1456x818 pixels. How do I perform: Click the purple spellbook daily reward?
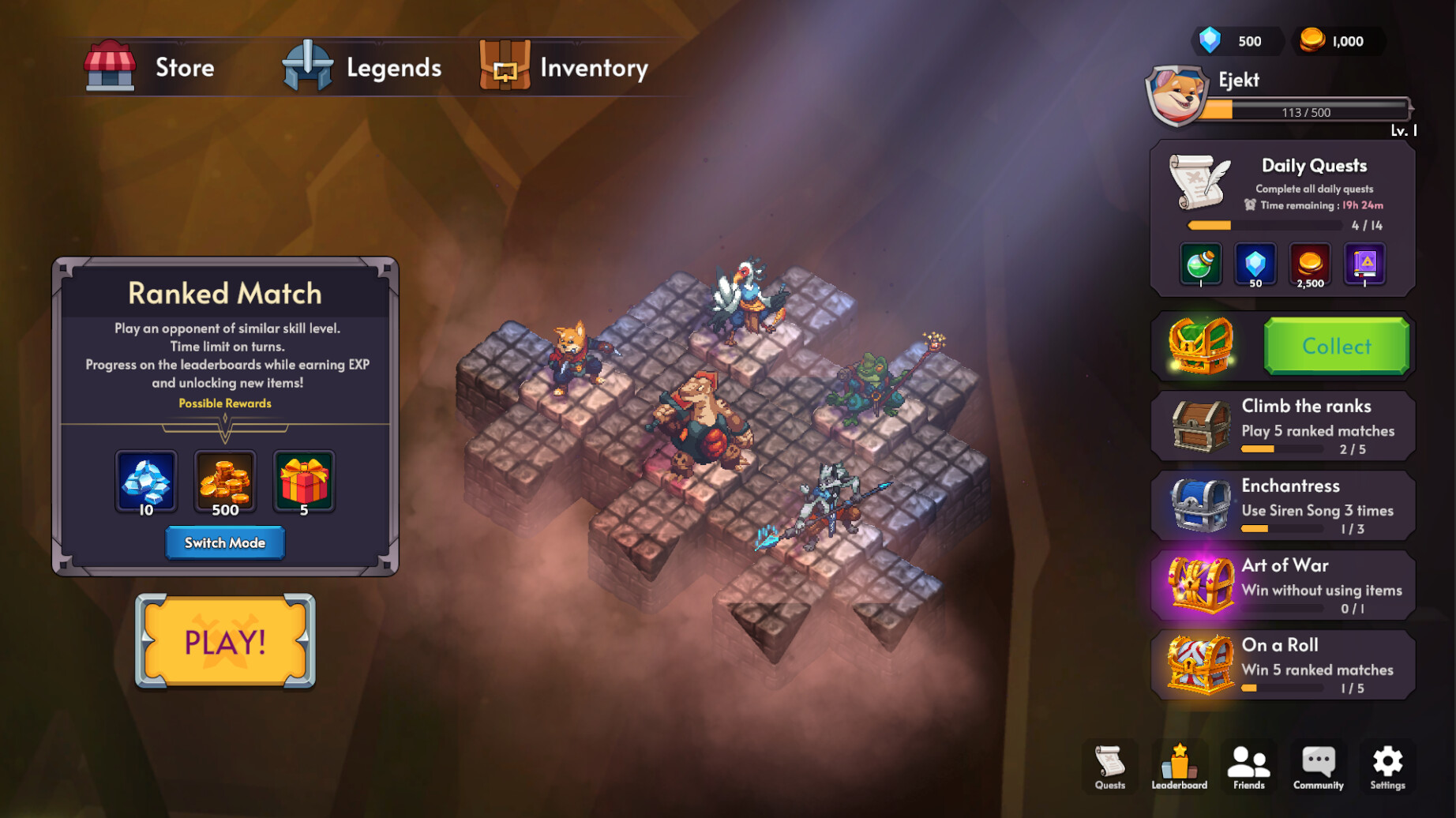(1365, 265)
